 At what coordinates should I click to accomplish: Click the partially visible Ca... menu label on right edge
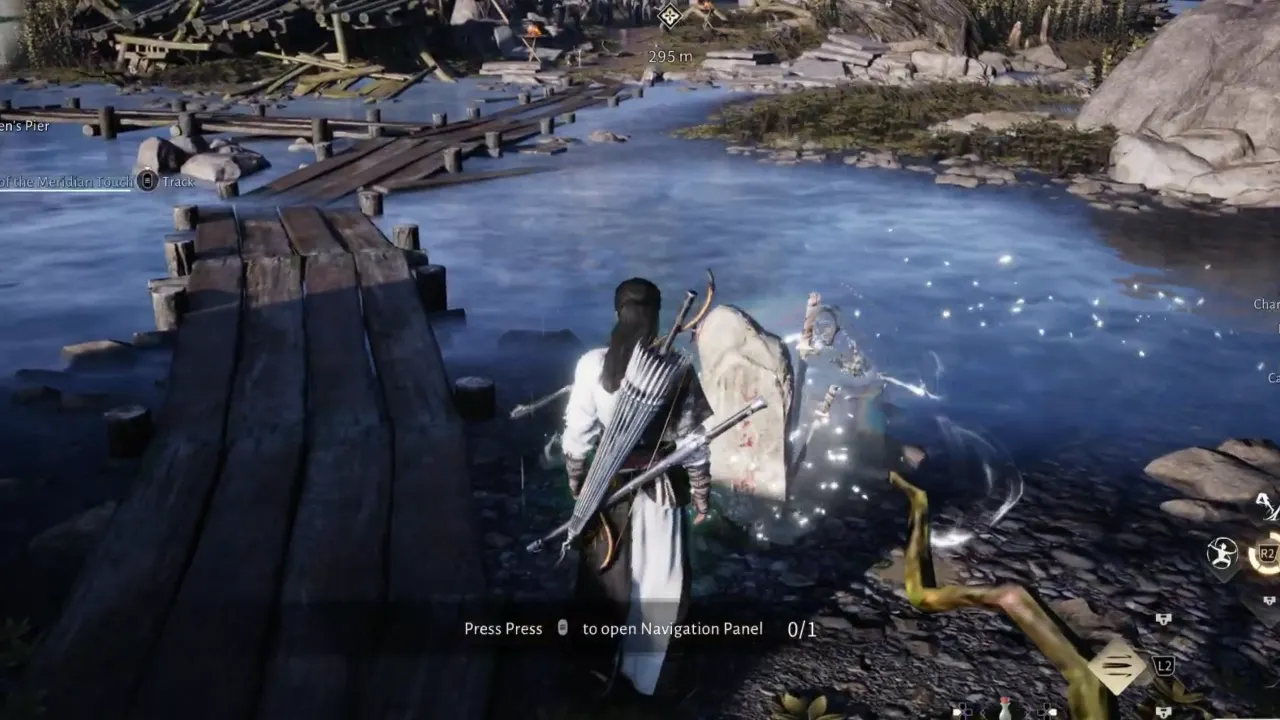pyautogui.click(x=1274, y=378)
